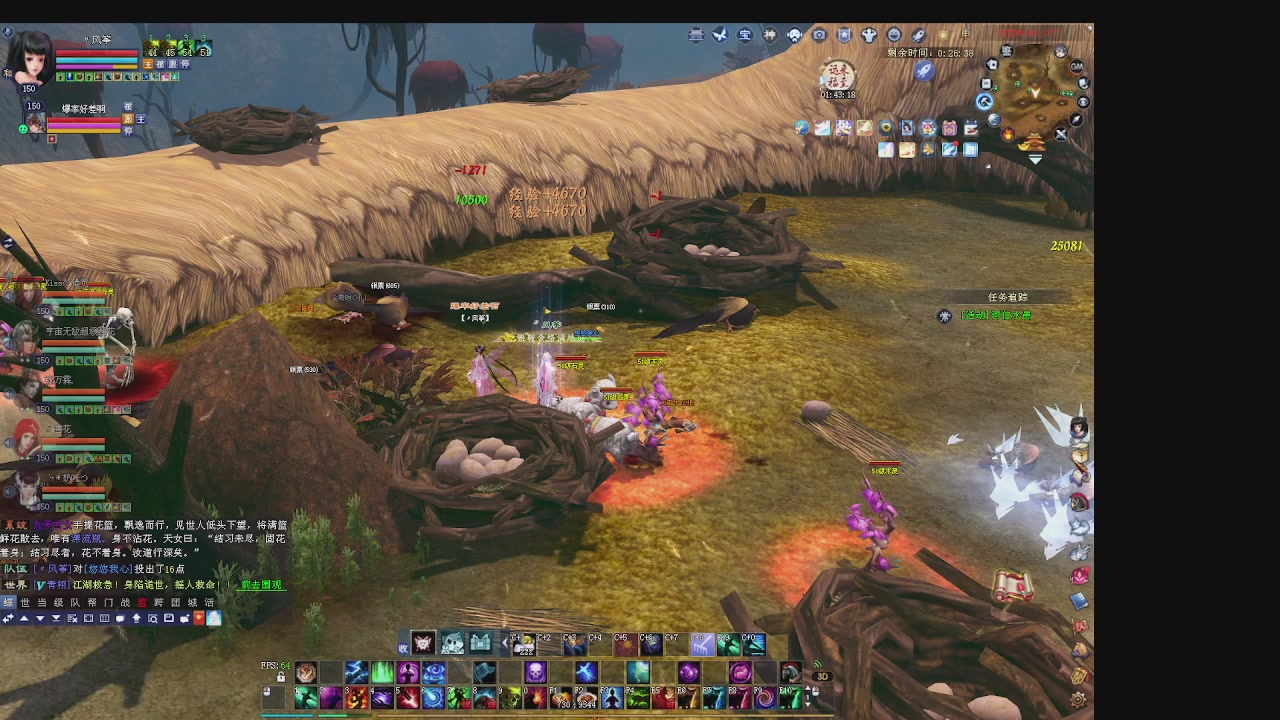Open the camera screenshot icon

tap(819, 35)
